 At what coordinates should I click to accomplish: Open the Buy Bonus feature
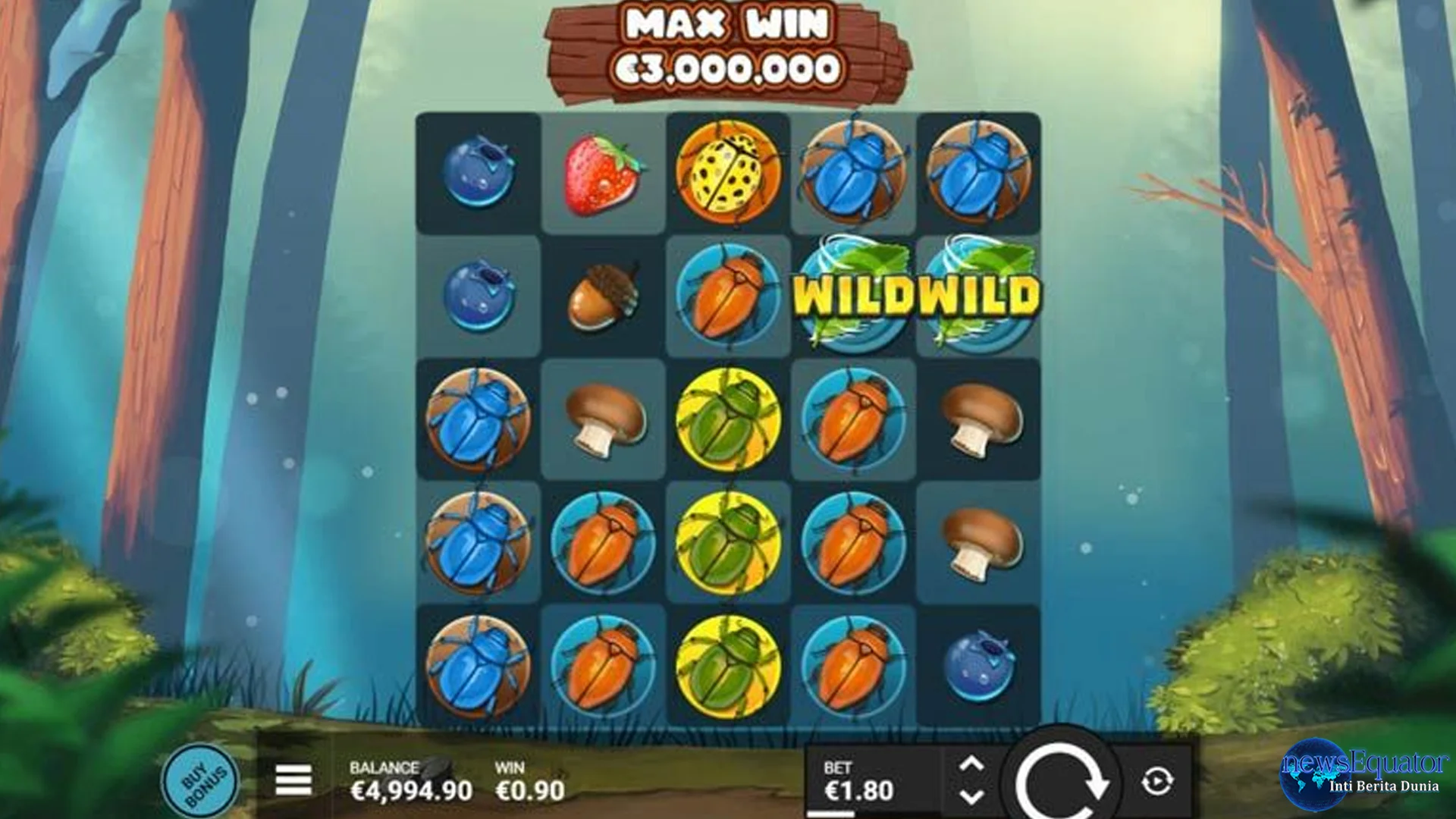click(199, 780)
